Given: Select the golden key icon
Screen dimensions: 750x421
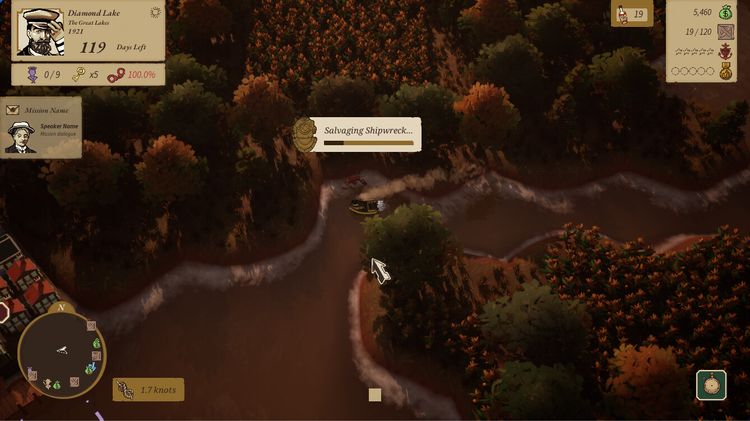Looking at the screenshot, I should point(78,75).
